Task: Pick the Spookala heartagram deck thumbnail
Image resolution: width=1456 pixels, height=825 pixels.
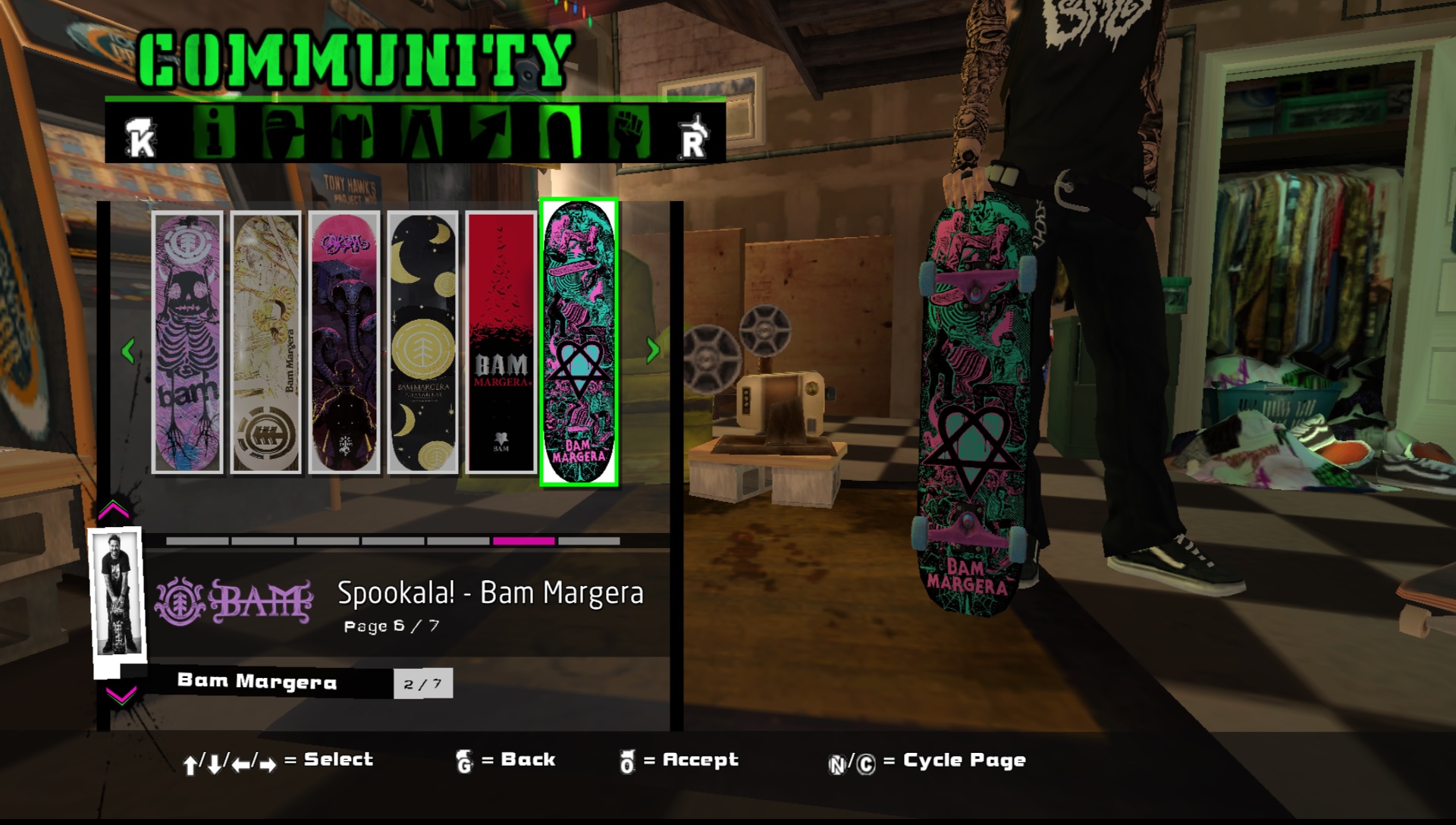Action: point(579,343)
